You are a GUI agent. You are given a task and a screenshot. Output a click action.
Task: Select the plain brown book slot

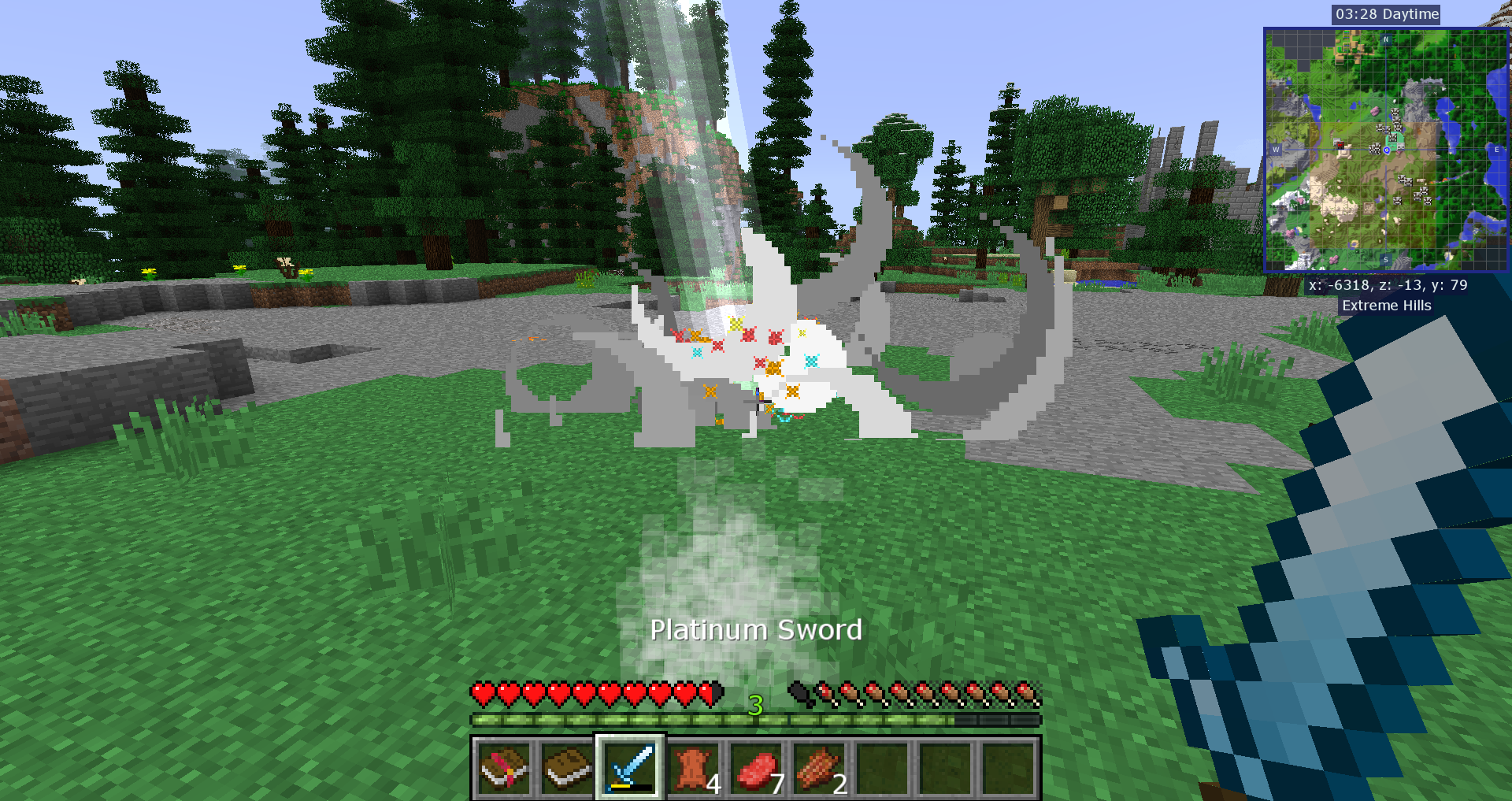coord(567,768)
